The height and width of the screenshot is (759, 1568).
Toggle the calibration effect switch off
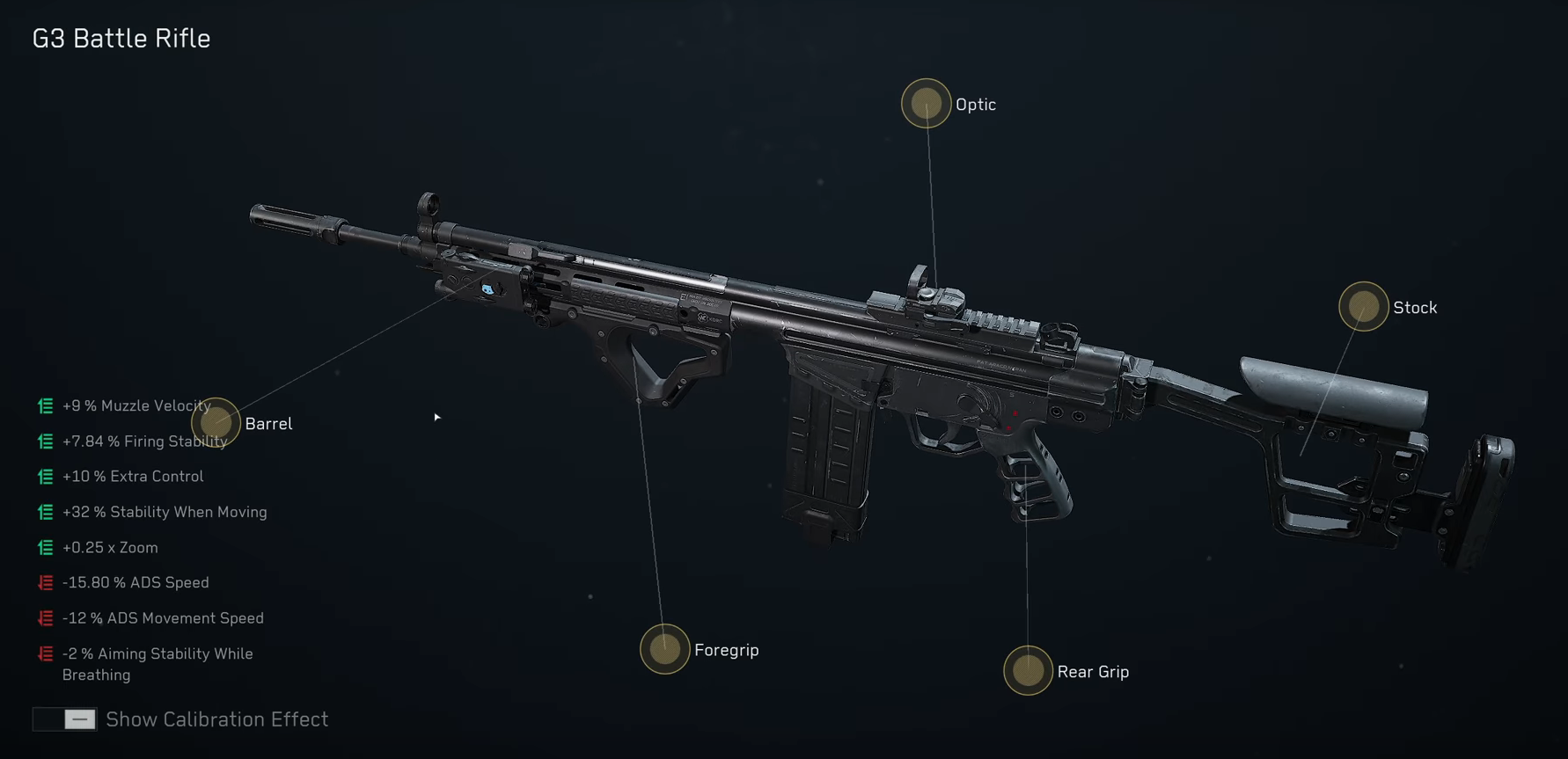pos(64,719)
